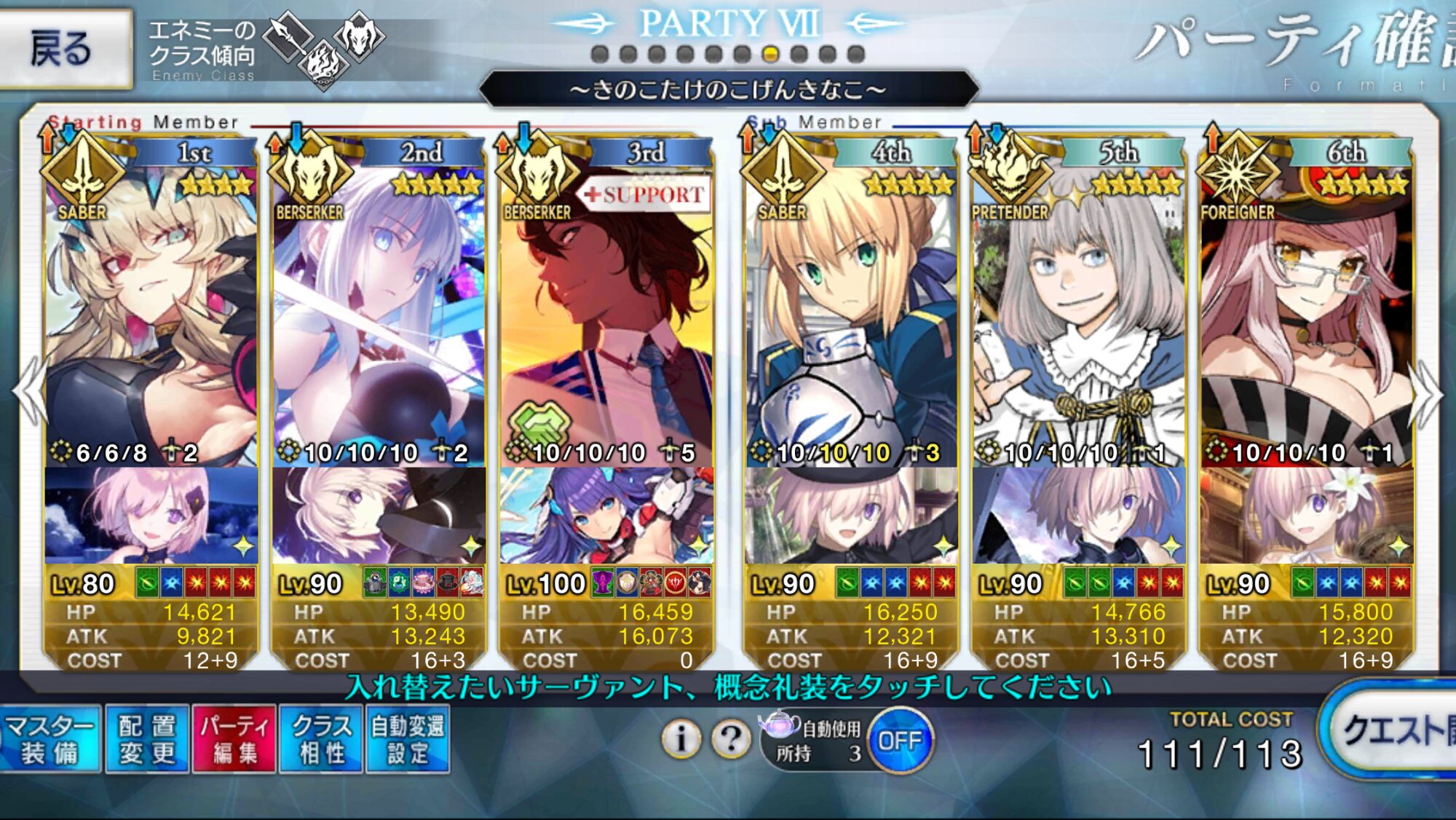Viewport: 1456px width, 820px height.
Task: Open 配置変更 formation change
Action: [x=147, y=739]
